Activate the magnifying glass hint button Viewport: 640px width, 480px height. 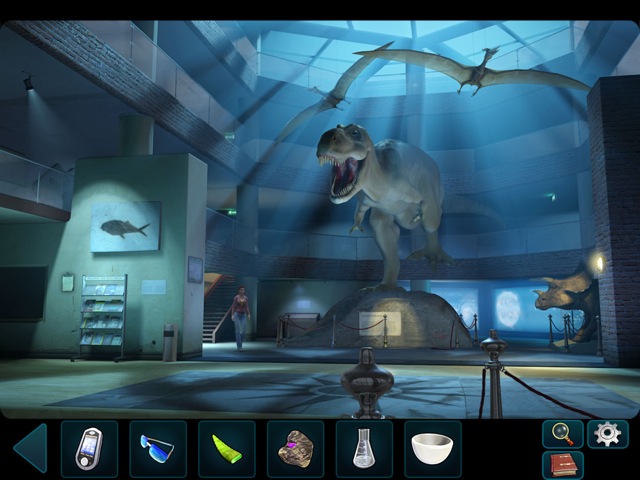tap(562, 433)
